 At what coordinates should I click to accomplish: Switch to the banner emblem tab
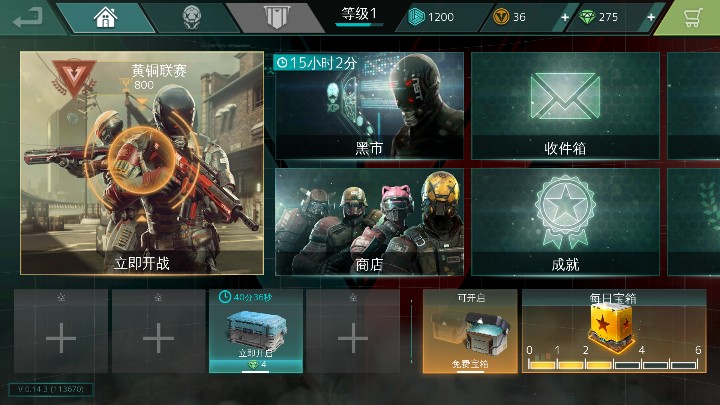point(275,17)
